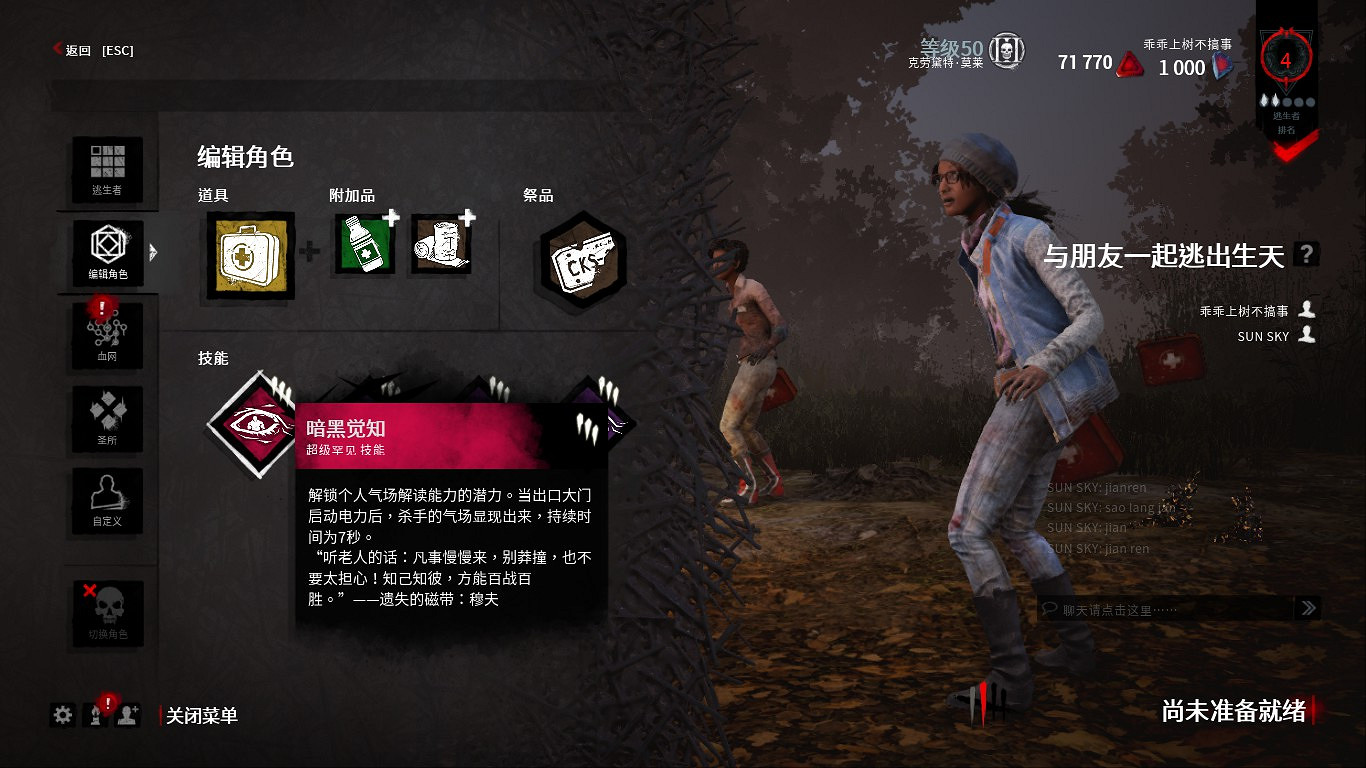The width and height of the screenshot is (1366, 768).
Task: Open the Customize (自定义) character panel
Action: [x=108, y=503]
